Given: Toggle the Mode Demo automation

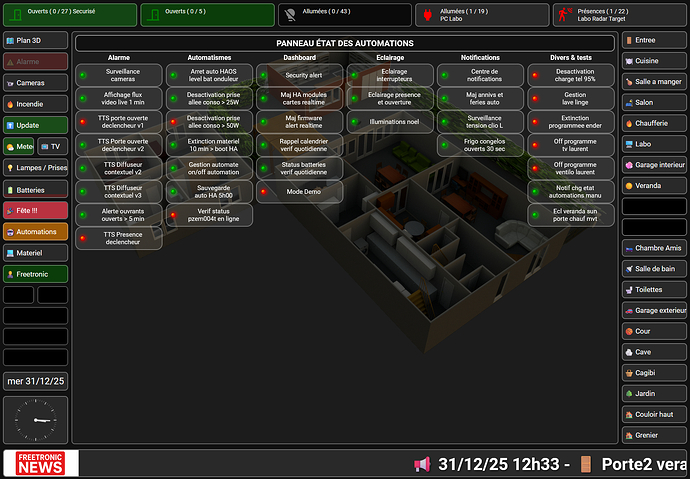Looking at the screenshot, I should tap(300, 191).
